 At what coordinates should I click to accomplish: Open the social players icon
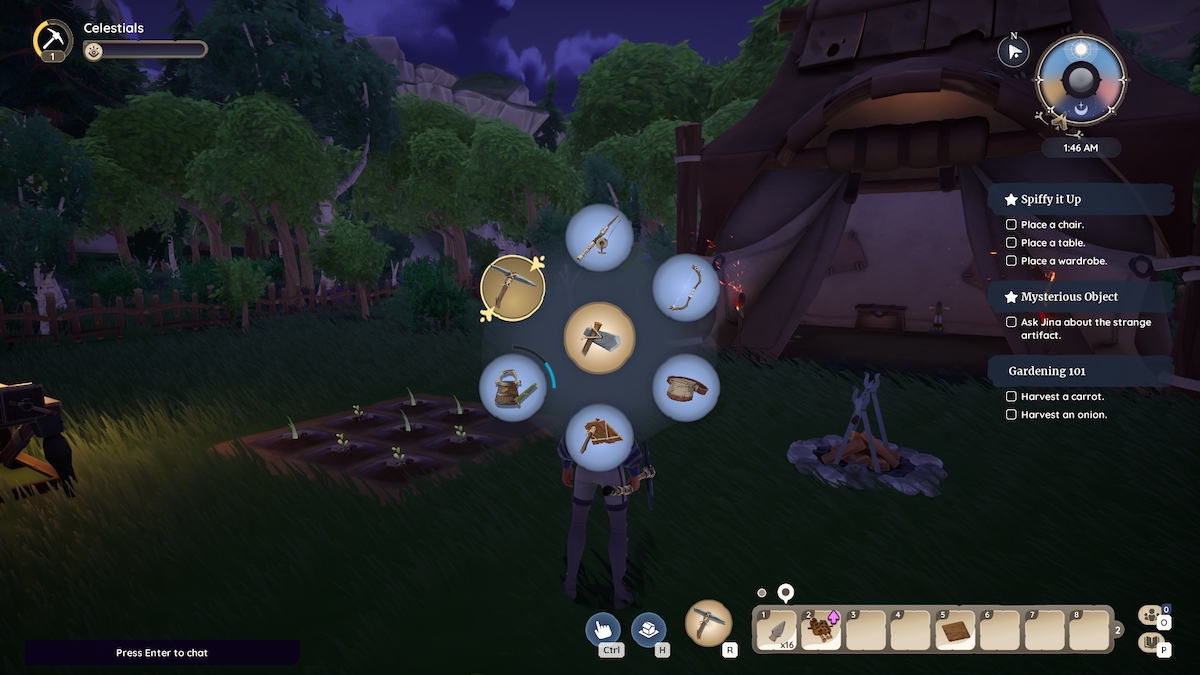(1152, 616)
